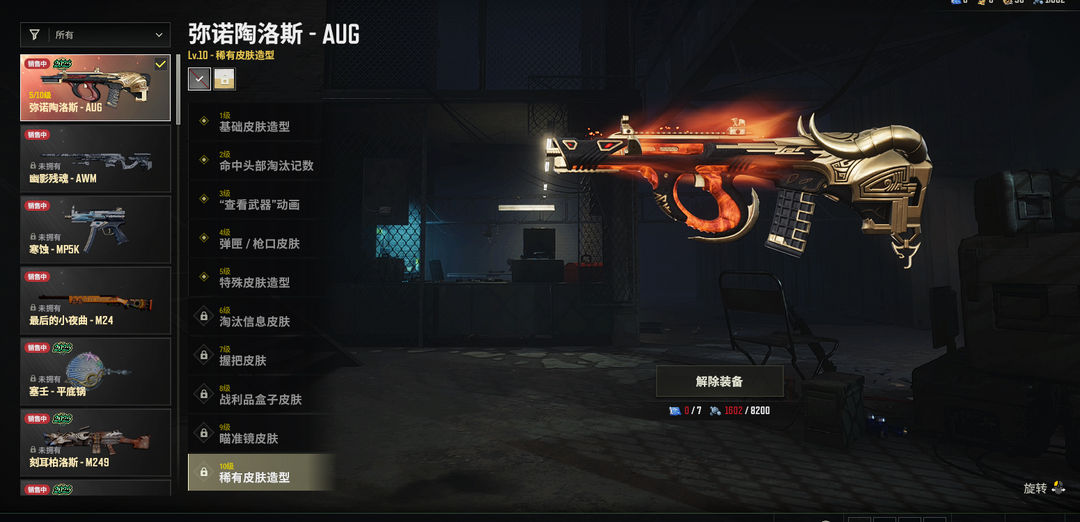Open level 3 "查看武器"动画 row
The image size is (1080, 522).
tap(260, 201)
